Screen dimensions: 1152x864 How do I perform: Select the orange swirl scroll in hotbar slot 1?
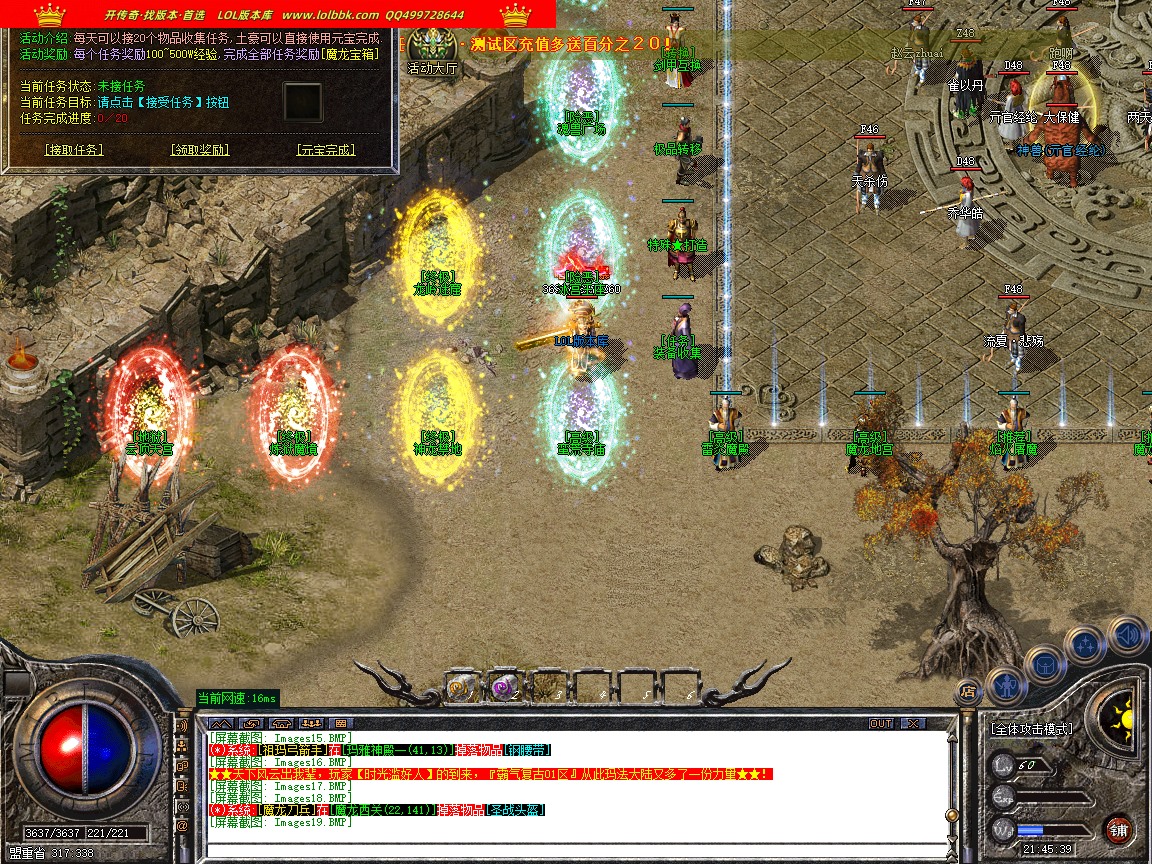(460, 686)
